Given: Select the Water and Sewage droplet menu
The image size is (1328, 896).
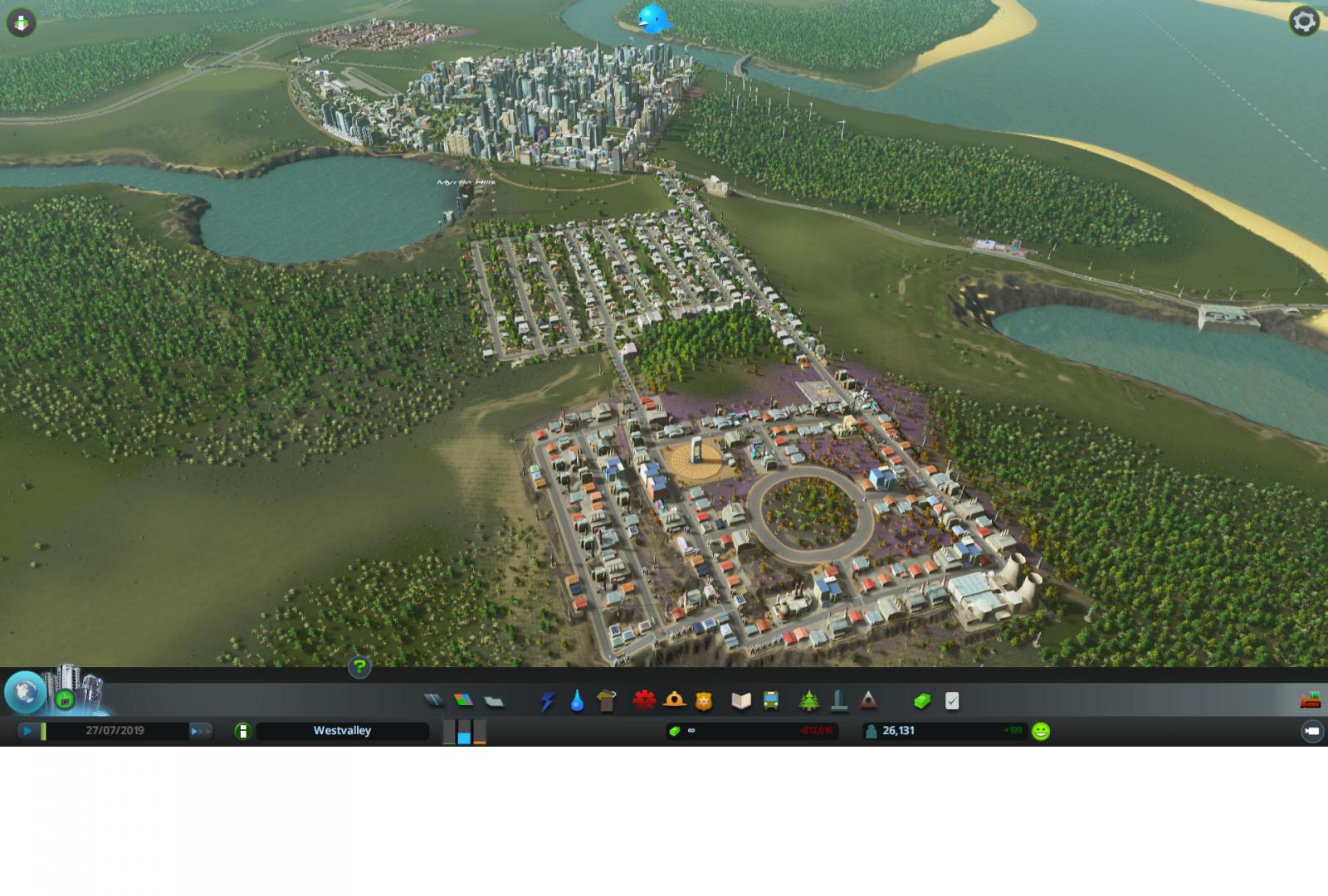Looking at the screenshot, I should (577, 701).
